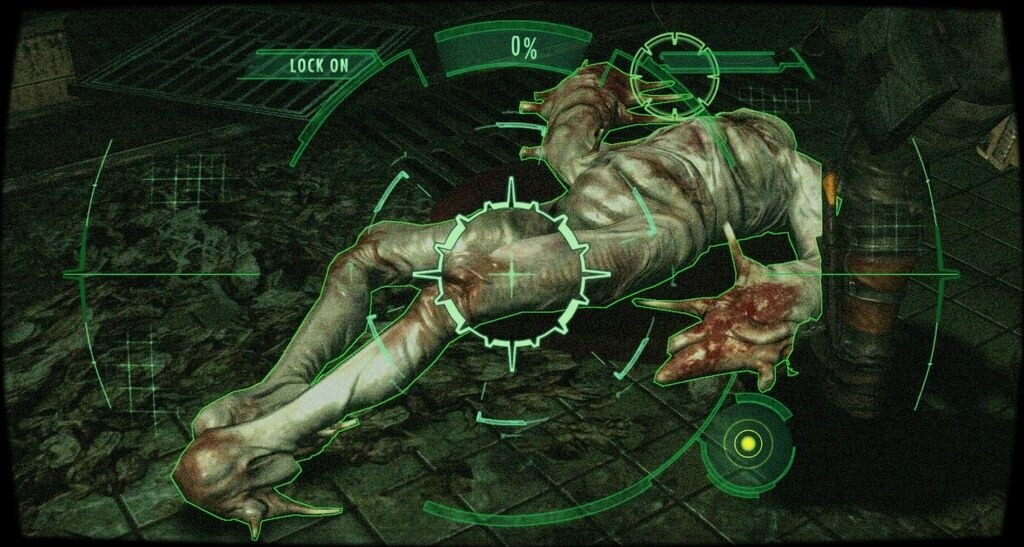Select the yellow dot scanner radar icon

pos(745,442)
